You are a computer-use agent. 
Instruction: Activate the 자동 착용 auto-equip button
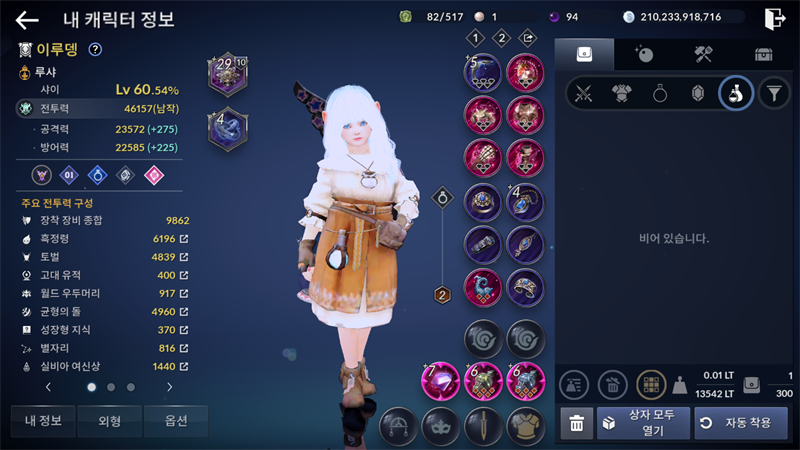pos(734,423)
